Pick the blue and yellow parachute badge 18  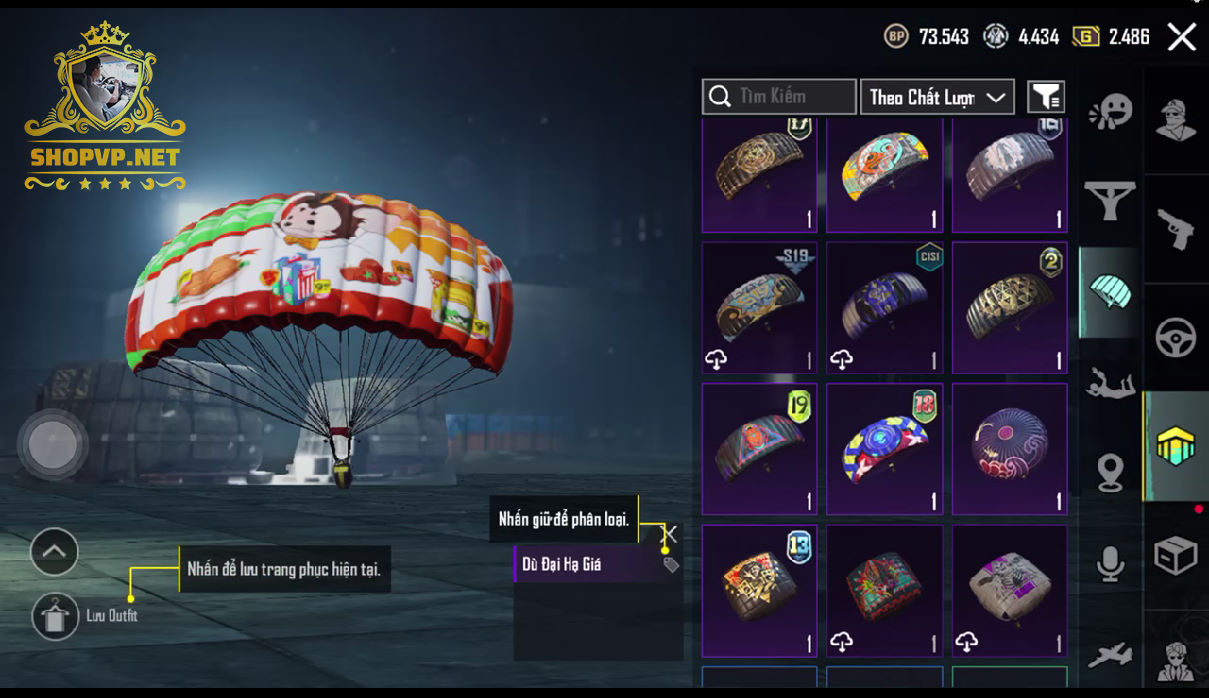tap(884, 449)
